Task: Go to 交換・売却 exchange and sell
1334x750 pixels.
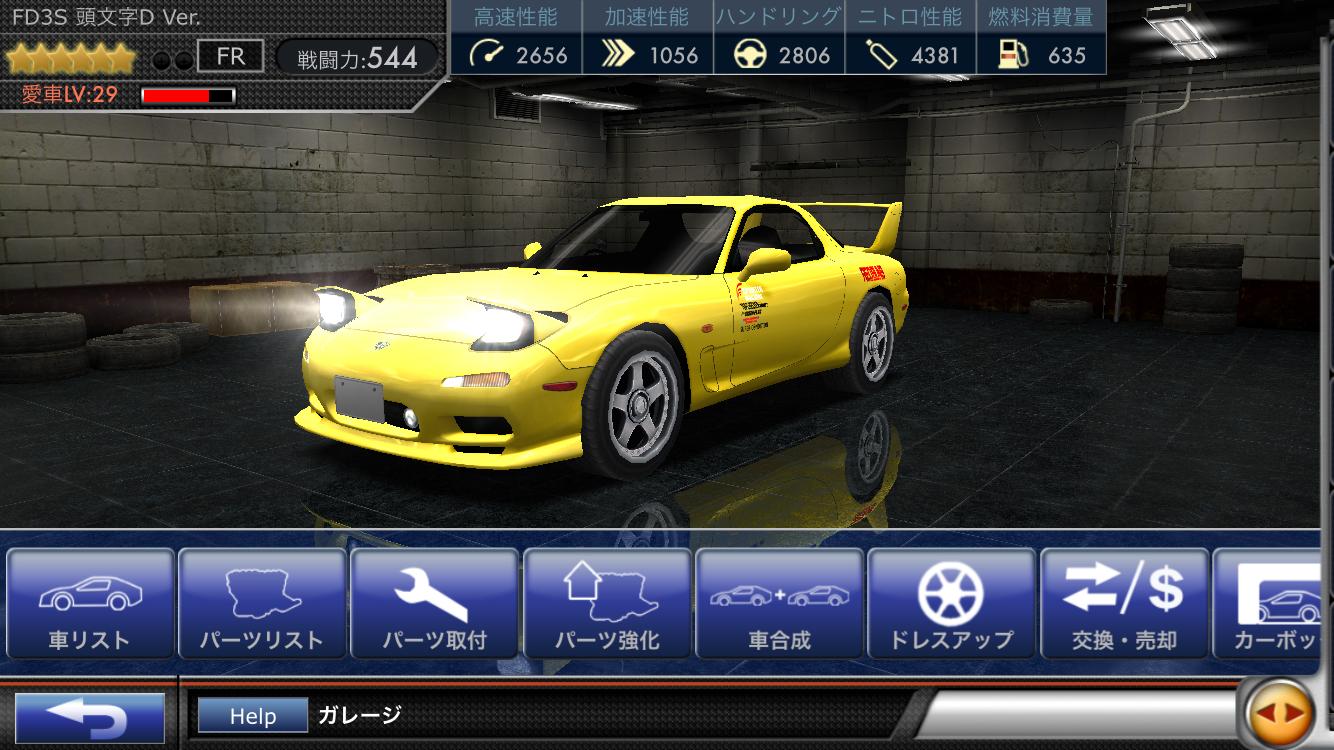Action: pos(1124,603)
